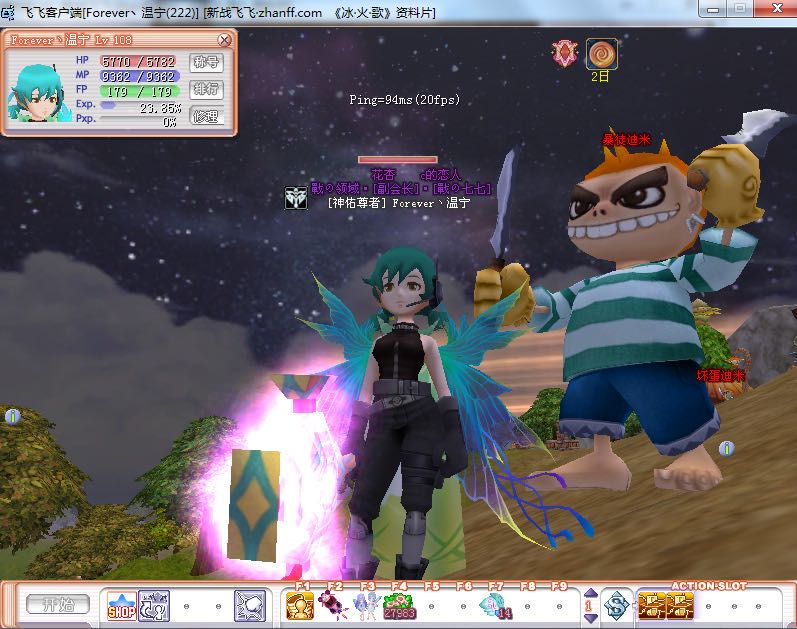Use the F4 item stack numbered 27983

[398, 605]
